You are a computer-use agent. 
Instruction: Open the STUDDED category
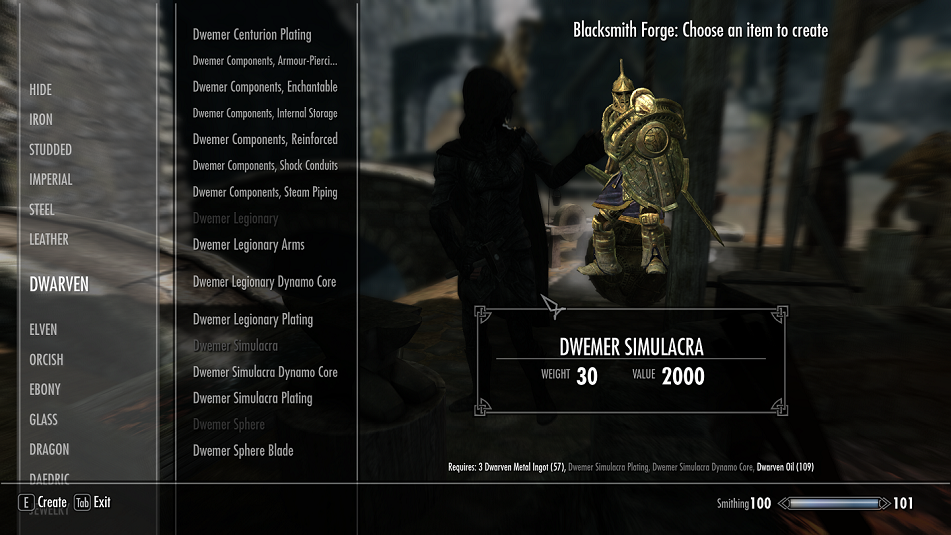(x=50, y=150)
